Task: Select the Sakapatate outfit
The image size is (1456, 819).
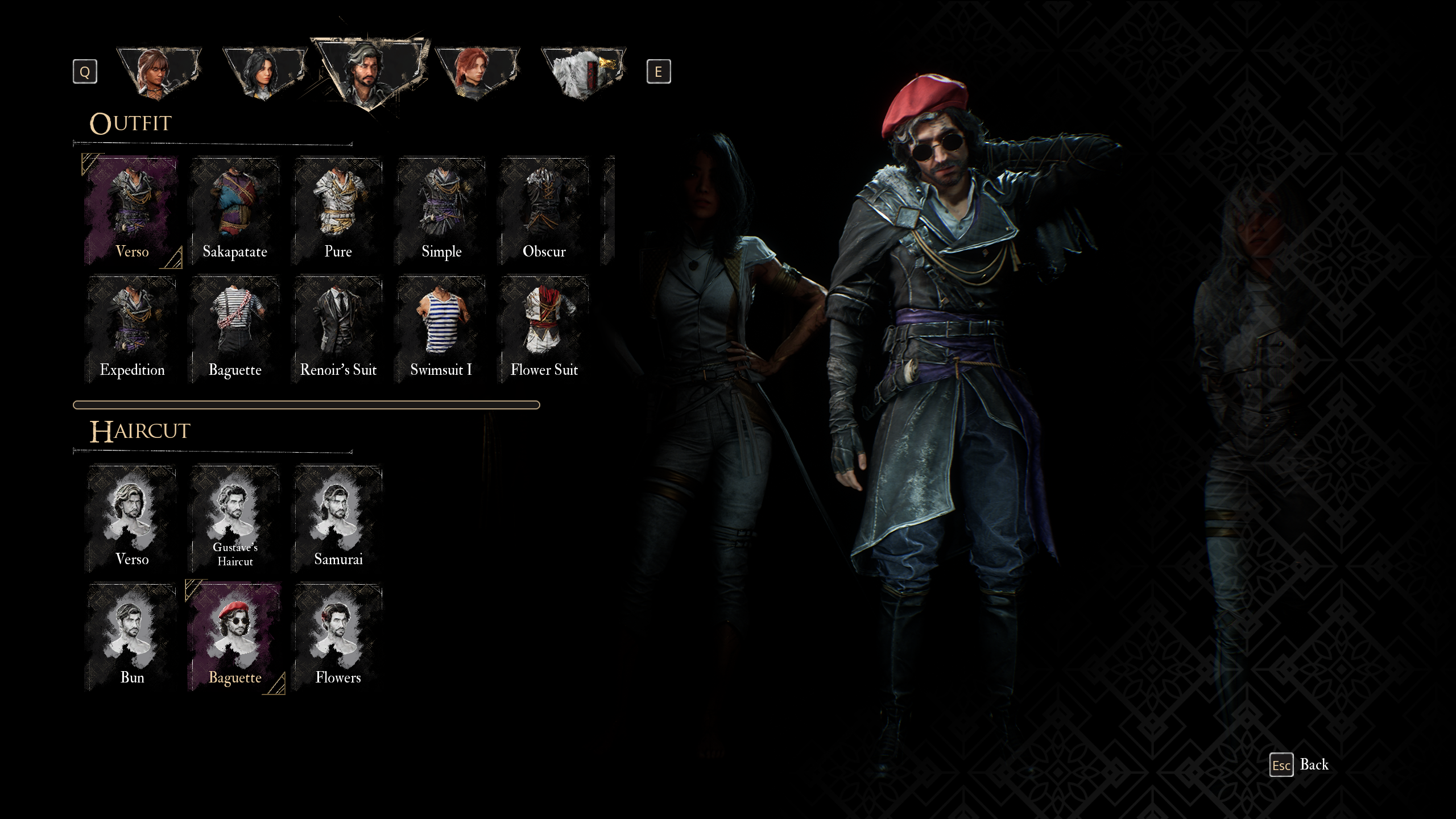Action: pos(235,211)
